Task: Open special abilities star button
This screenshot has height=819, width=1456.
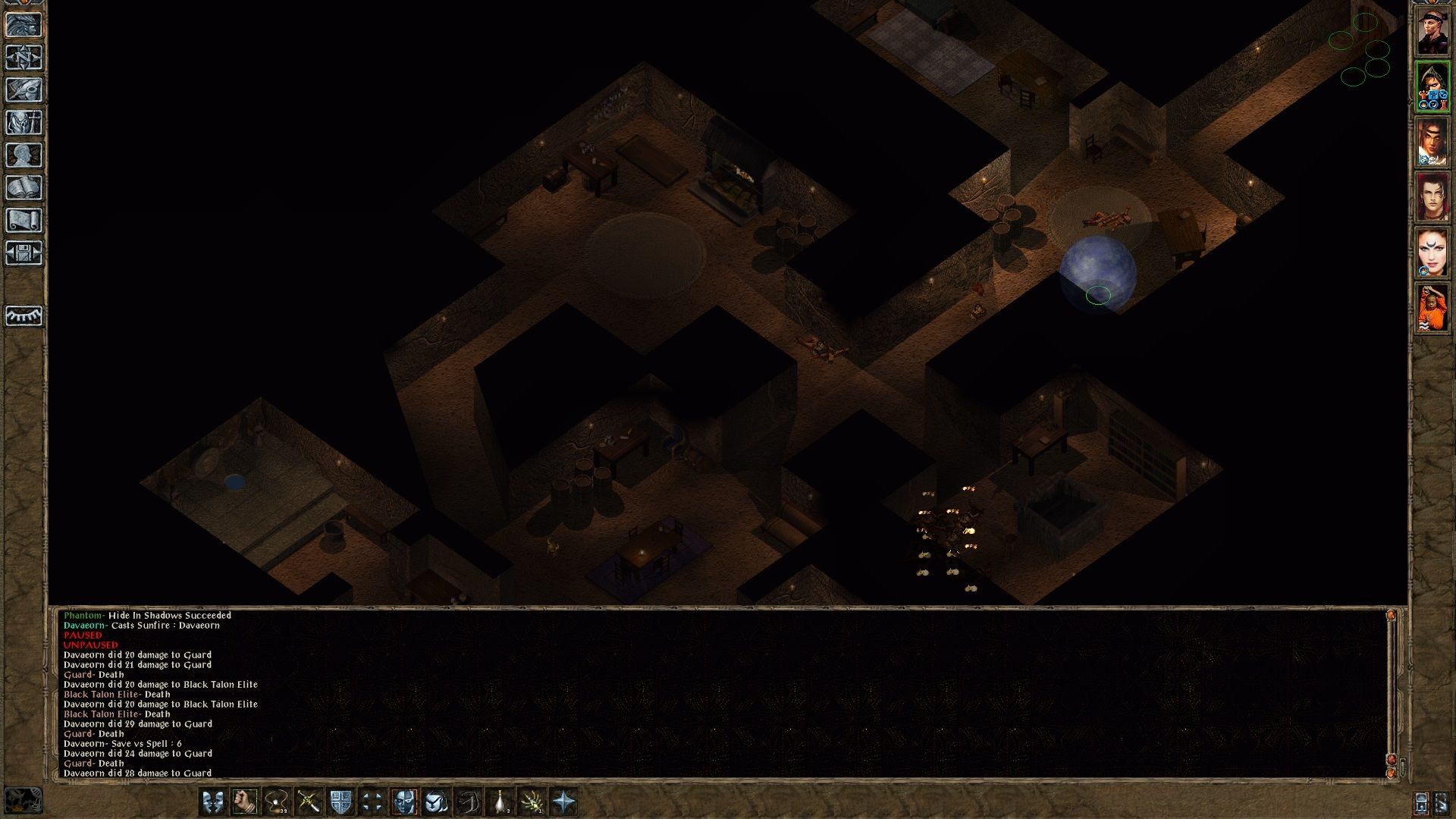Action: (564, 802)
